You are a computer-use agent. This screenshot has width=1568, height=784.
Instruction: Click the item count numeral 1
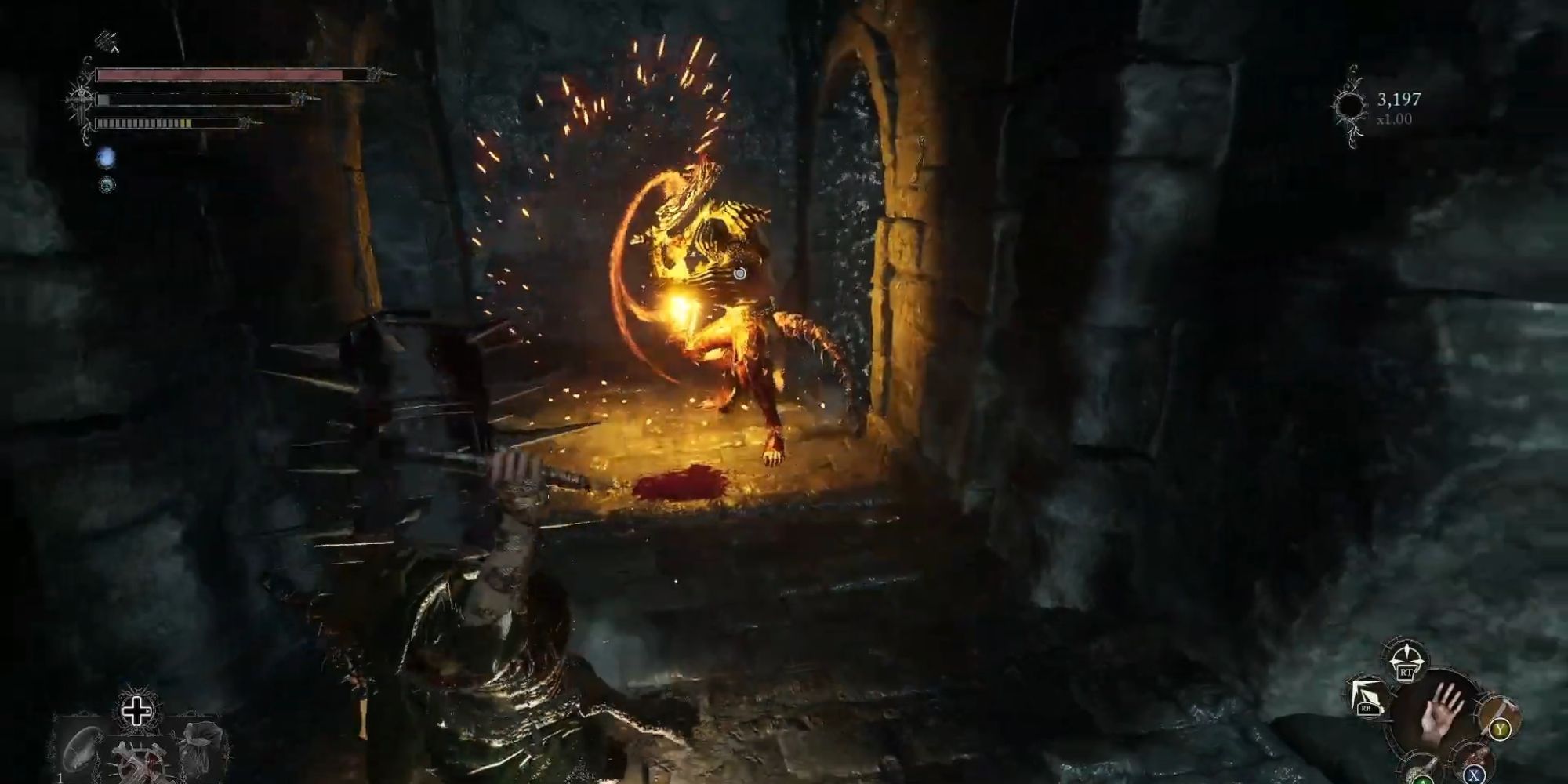(x=60, y=779)
